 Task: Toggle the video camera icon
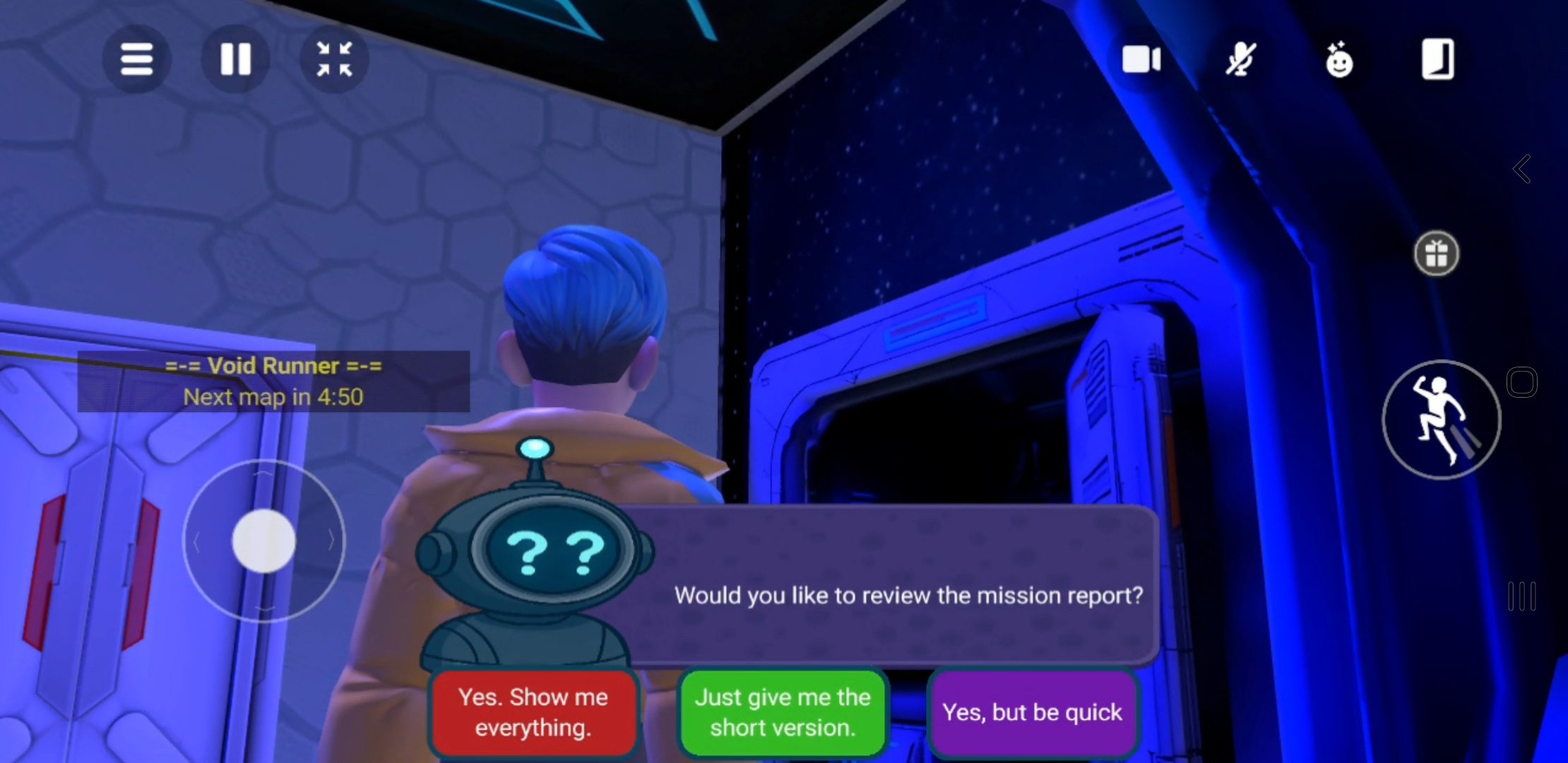point(1141,59)
